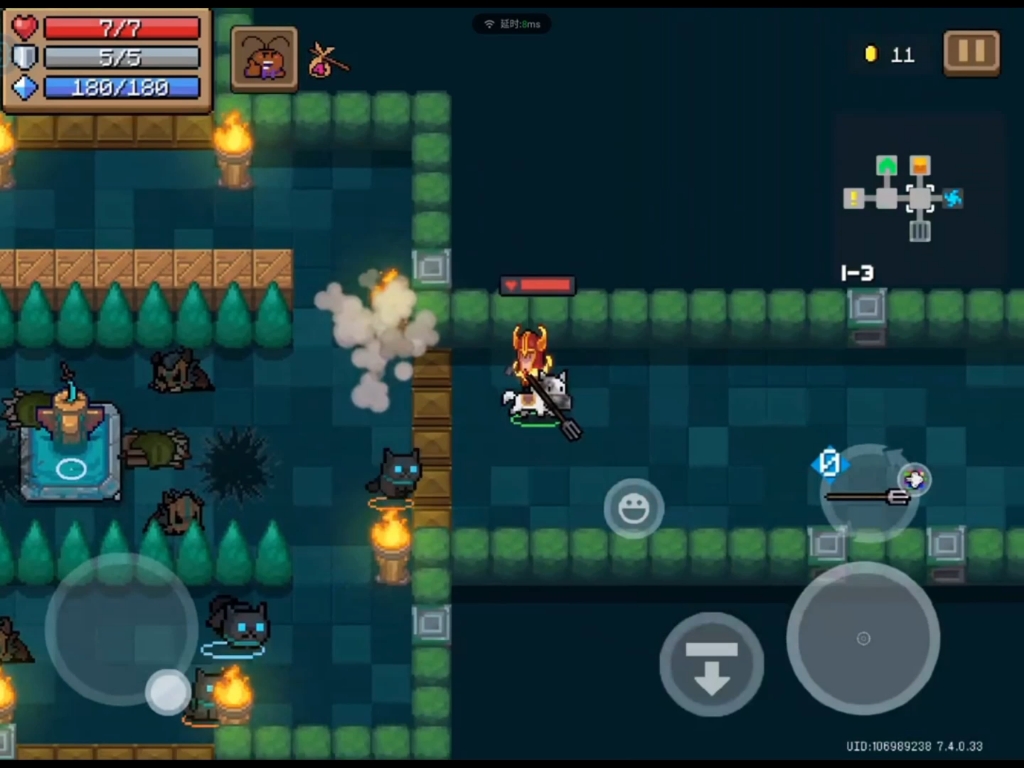This screenshot has width=1024, height=768.
Task: Tap the smiley emote button
Action: pos(634,509)
